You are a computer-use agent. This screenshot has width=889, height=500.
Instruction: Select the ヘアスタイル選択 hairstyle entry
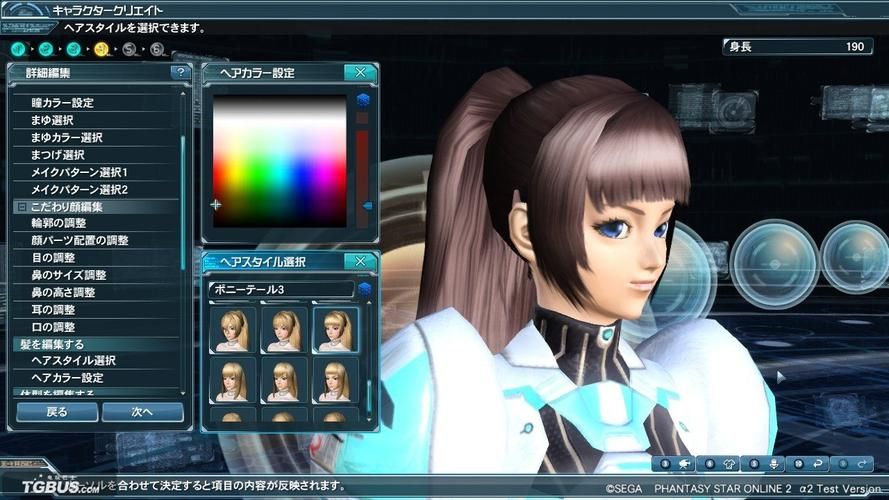pyautogui.click(x=73, y=361)
